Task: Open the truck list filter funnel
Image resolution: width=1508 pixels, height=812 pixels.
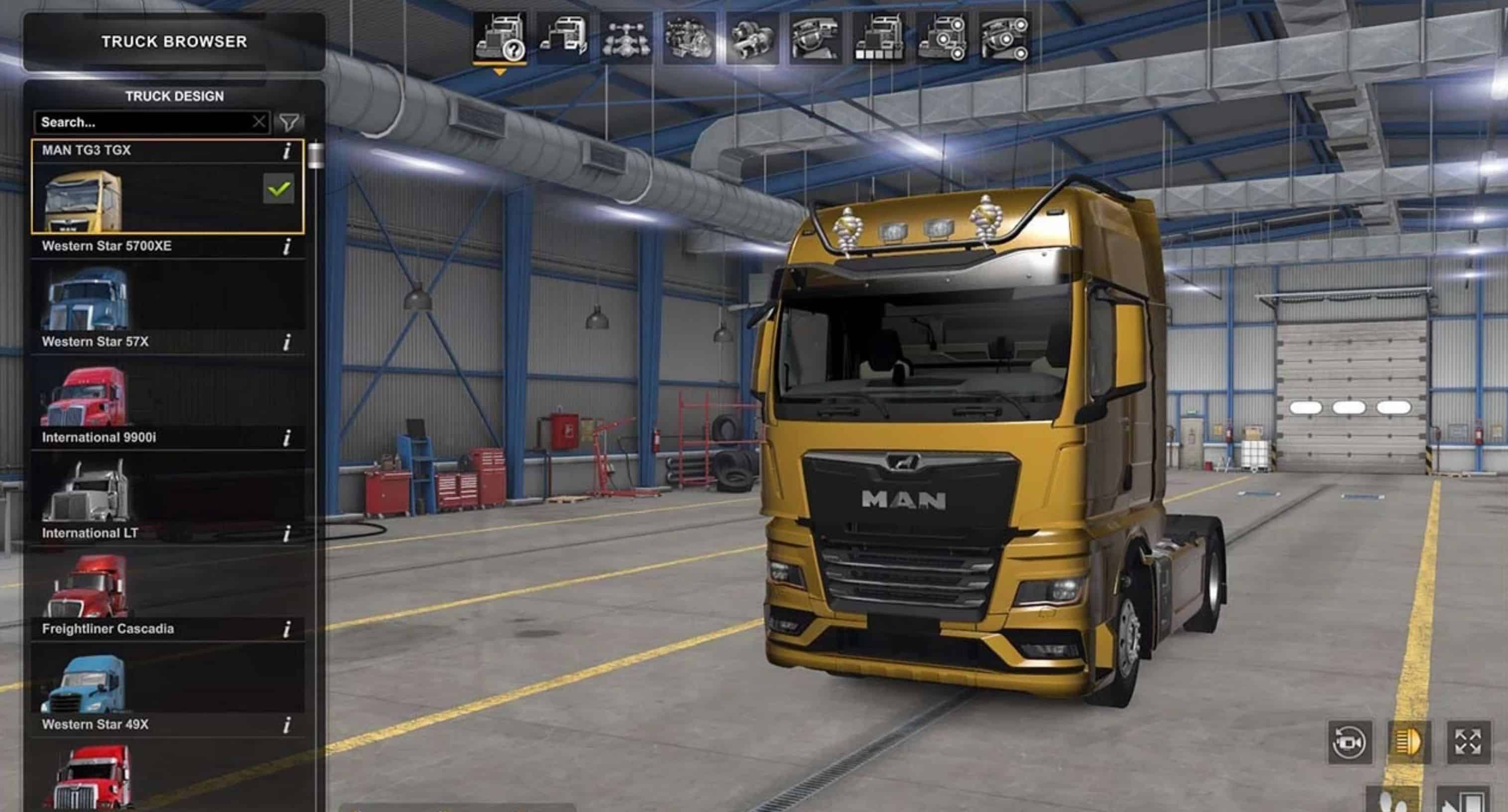Action: click(x=289, y=122)
